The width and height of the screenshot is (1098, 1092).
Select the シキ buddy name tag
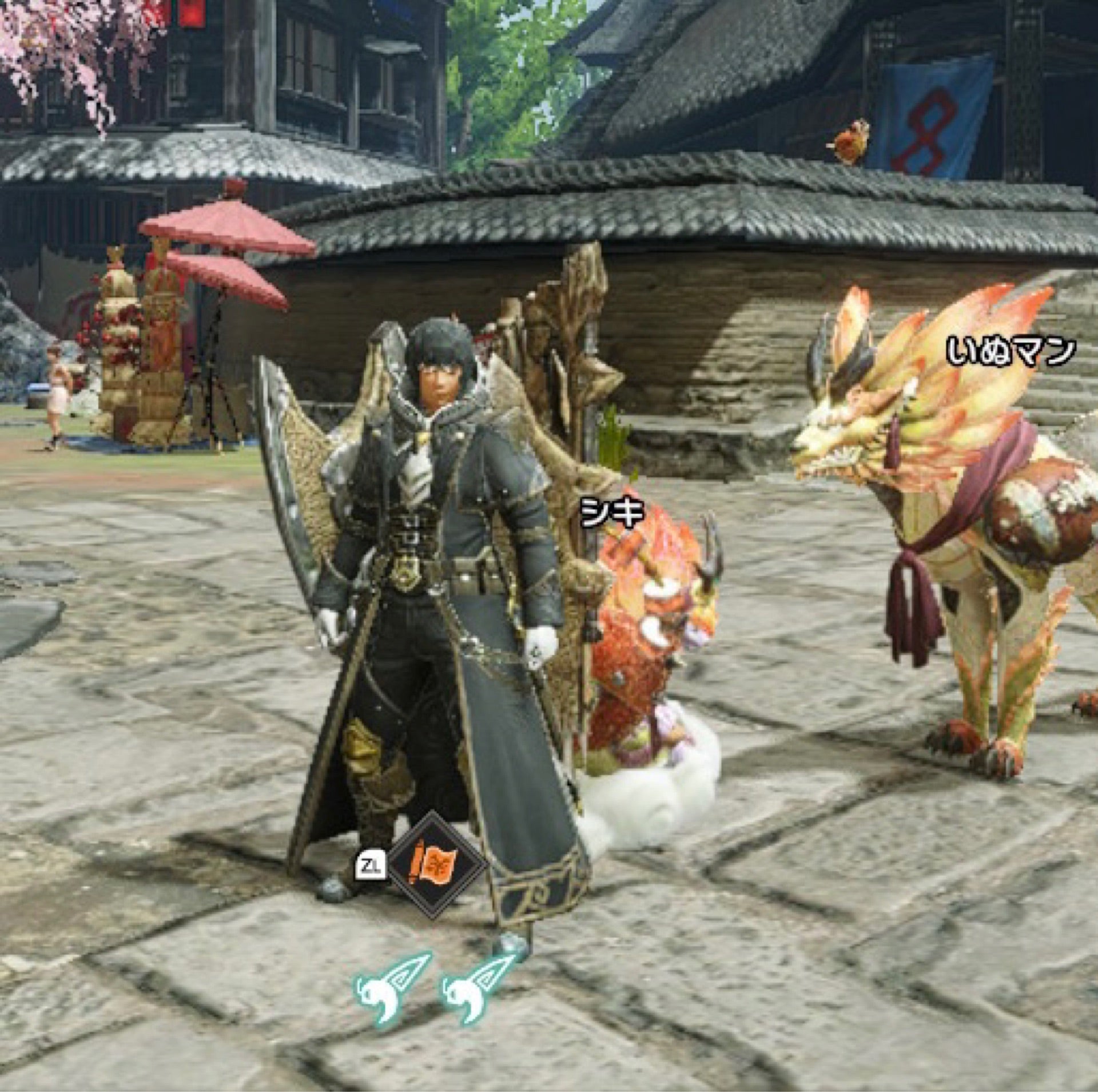click(612, 511)
